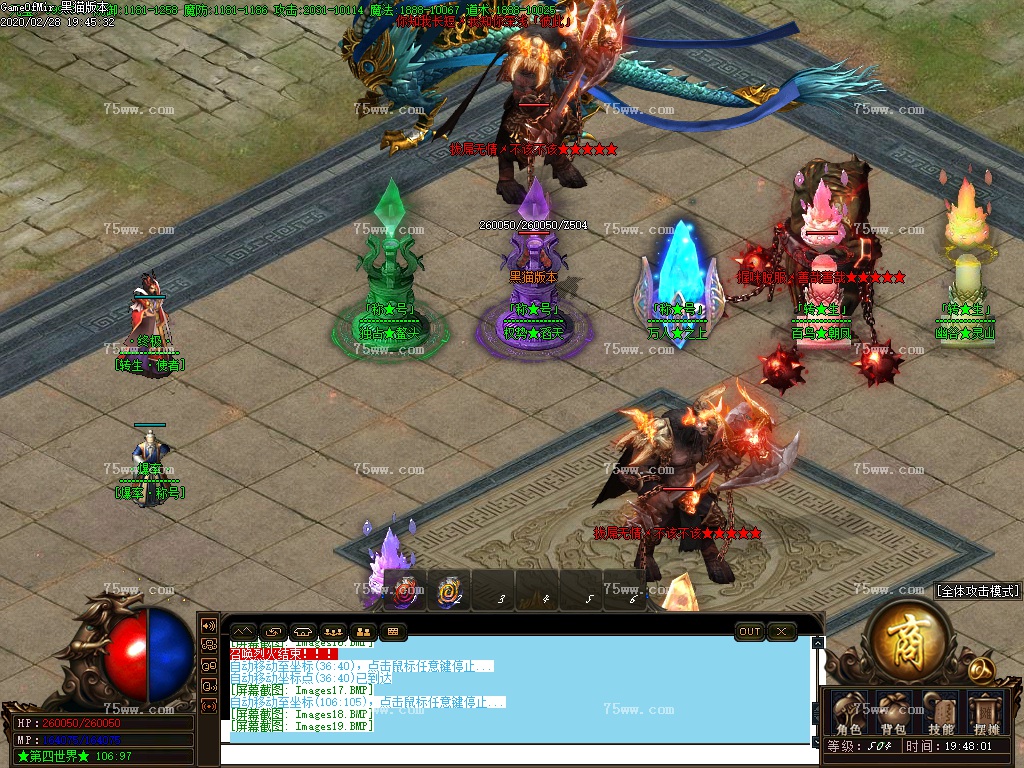
Task: Toggle the broadcast signal channel icon
Action: pyautogui.click(x=209, y=705)
